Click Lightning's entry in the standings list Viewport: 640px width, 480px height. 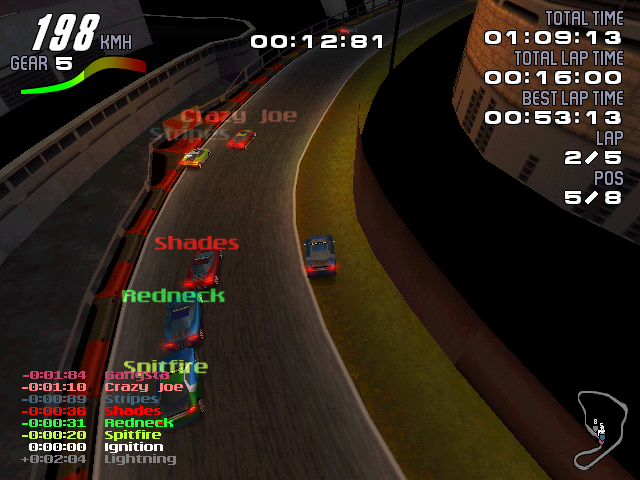tap(98, 459)
